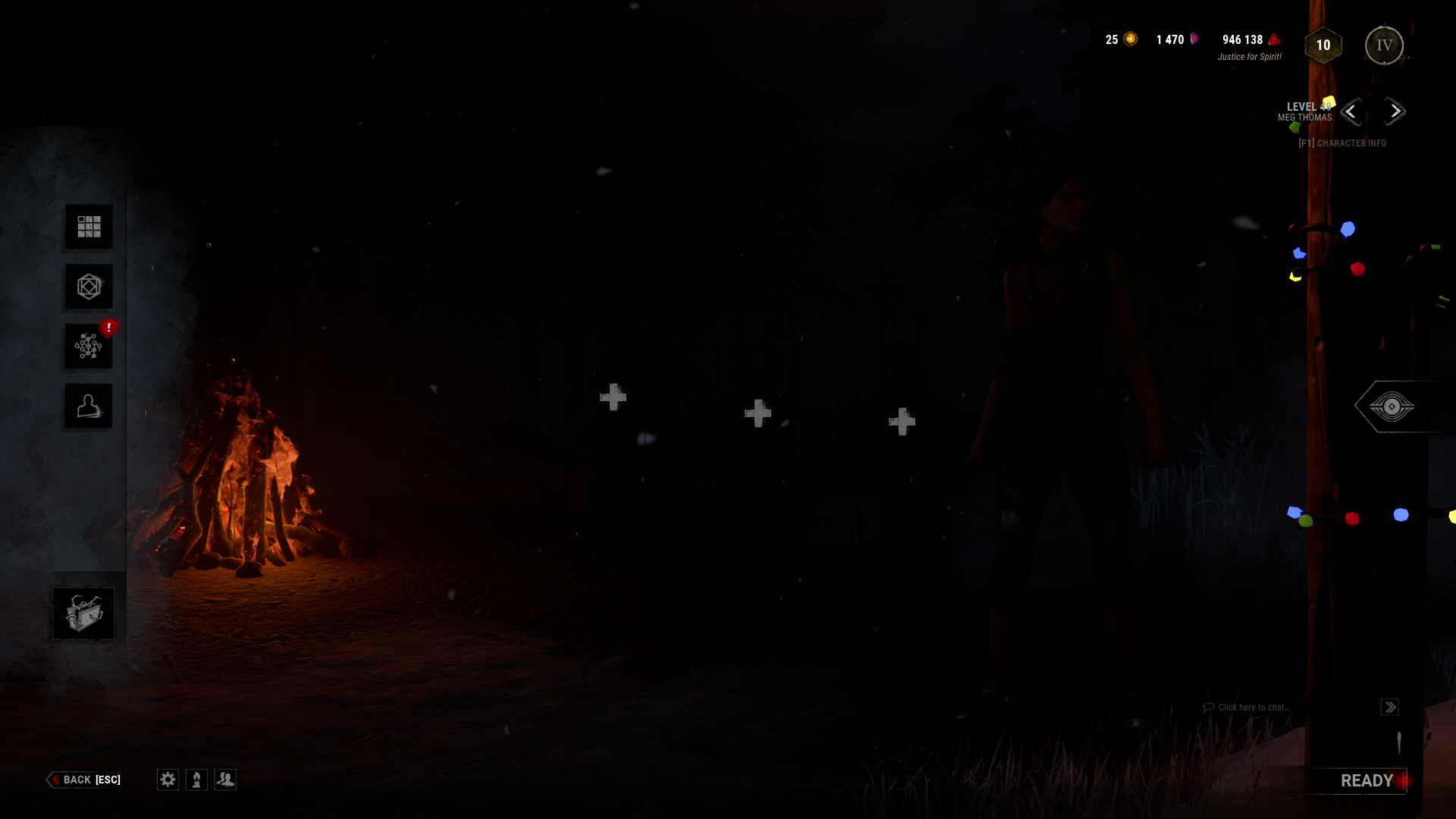Click the rank 10 hexagon badge
This screenshot has height=819, width=1456.
(1322, 45)
